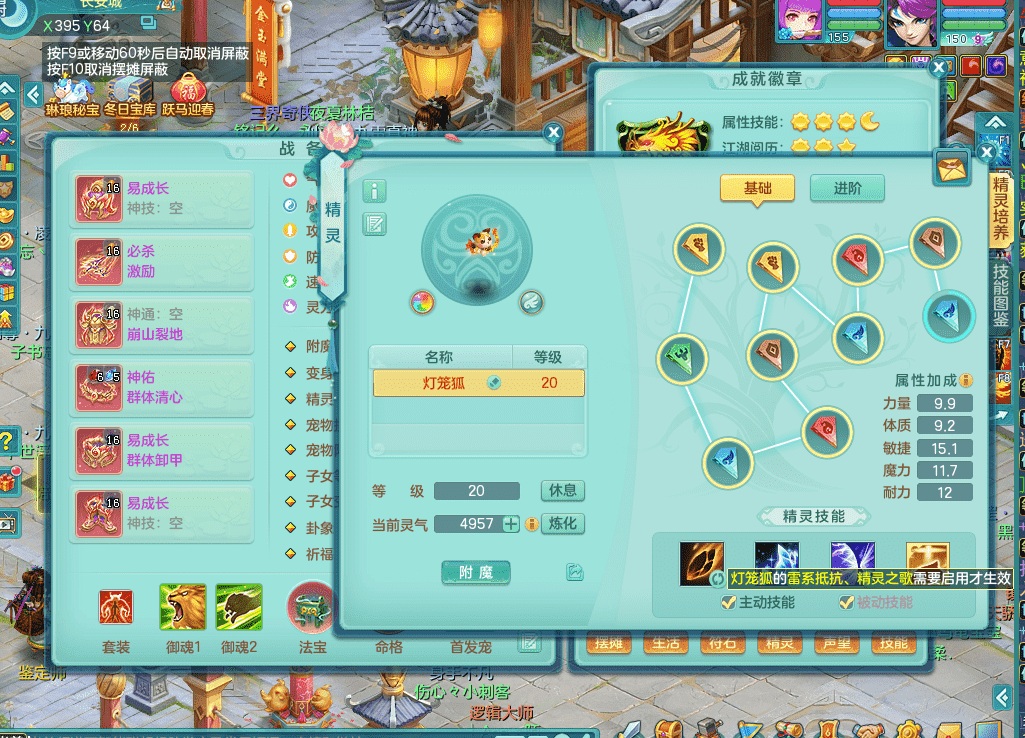Select the 神佑 群体清心 skill row
1025x738 pixels.
click(x=163, y=387)
